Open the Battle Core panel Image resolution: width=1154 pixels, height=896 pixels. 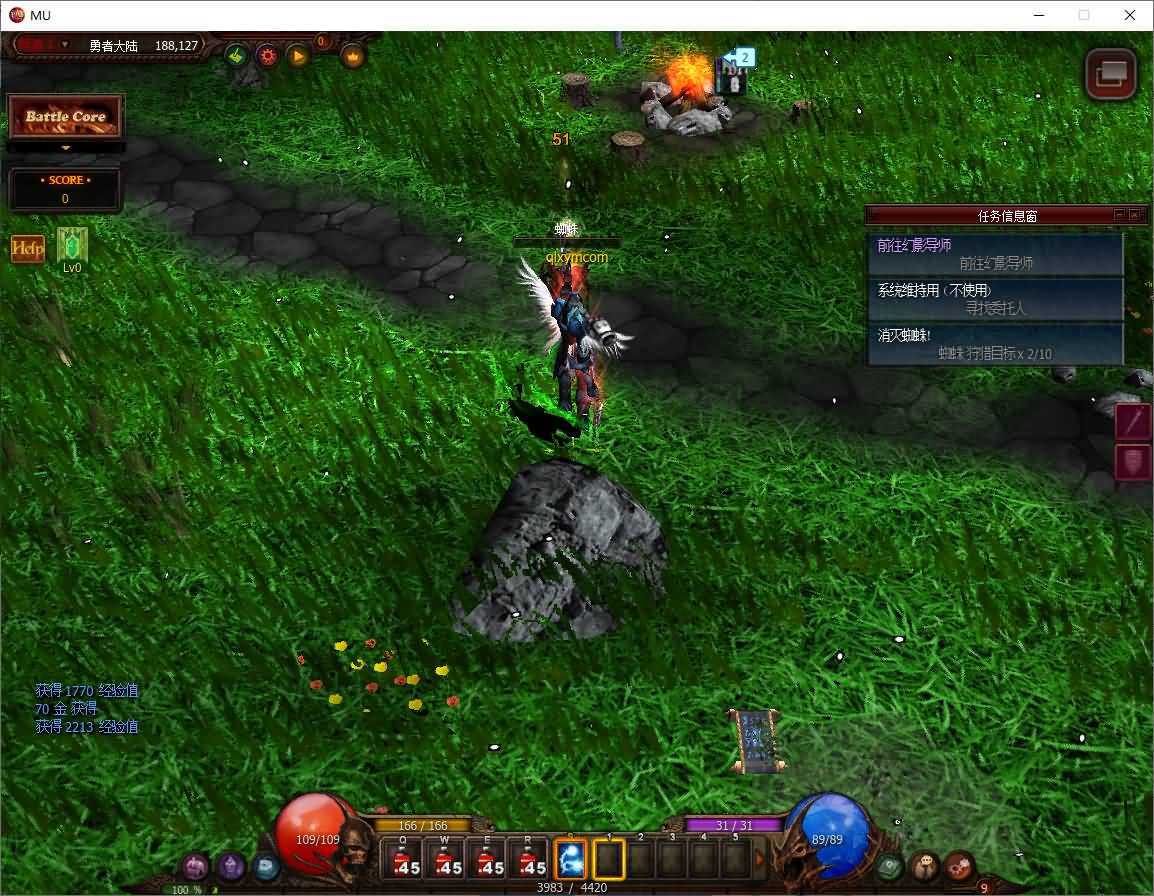pos(65,117)
